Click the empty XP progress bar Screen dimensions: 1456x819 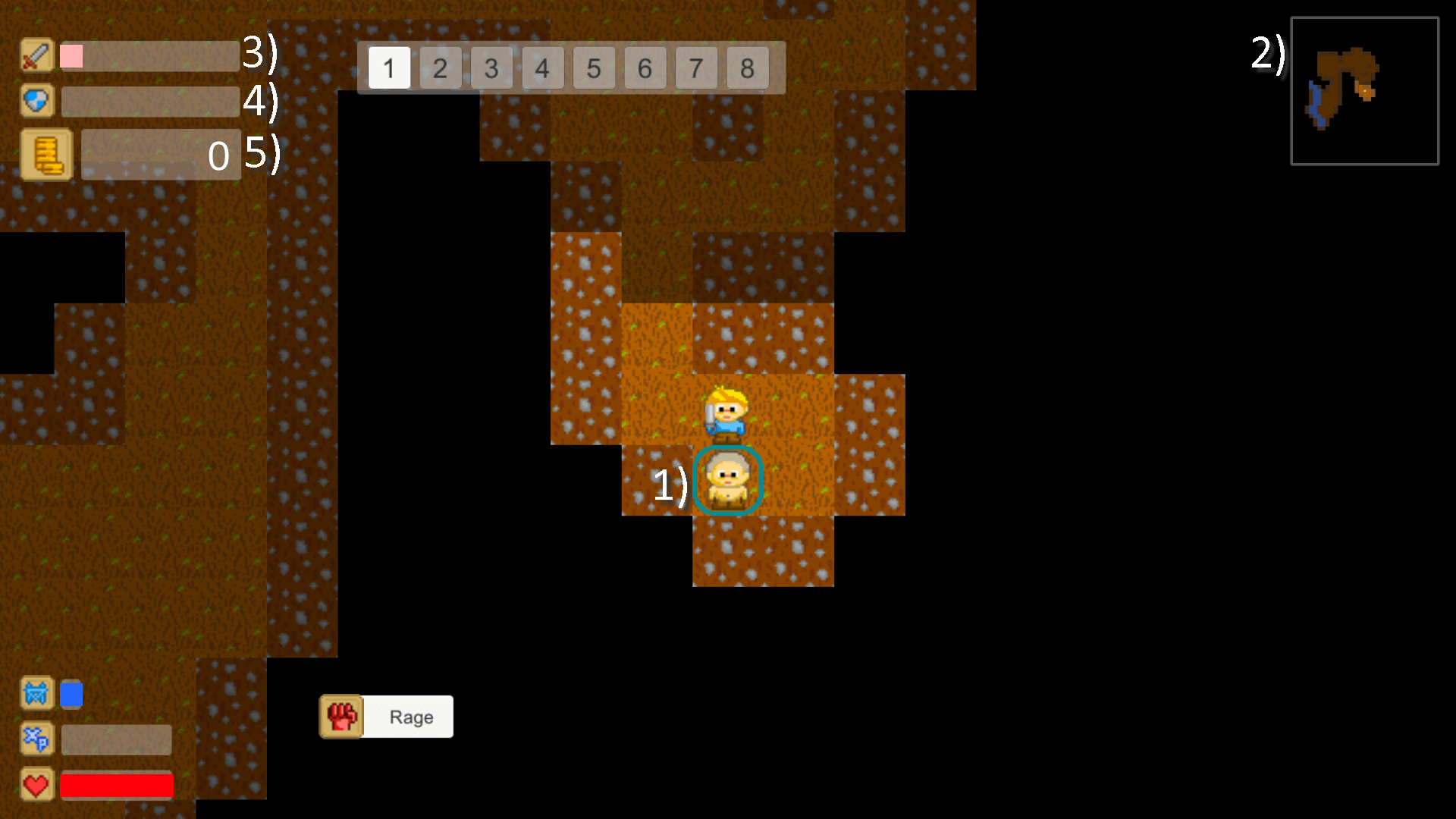click(x=116, y=739)
